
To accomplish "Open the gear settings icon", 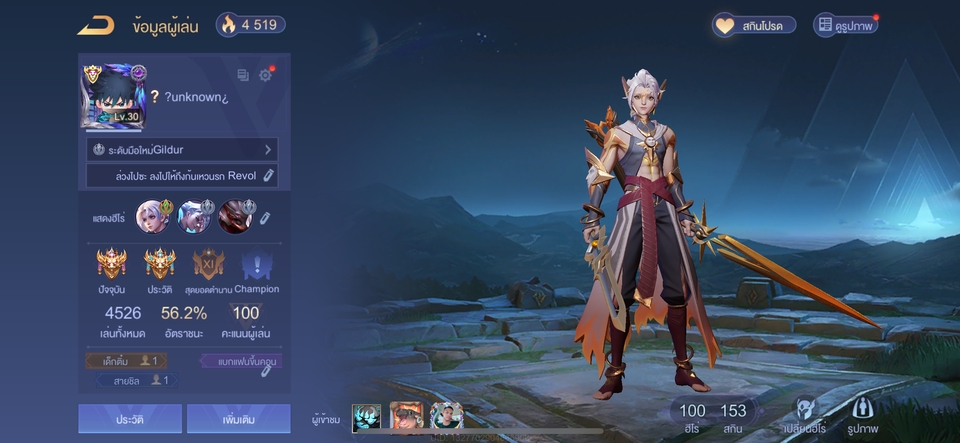I will [x=265, y=75].
